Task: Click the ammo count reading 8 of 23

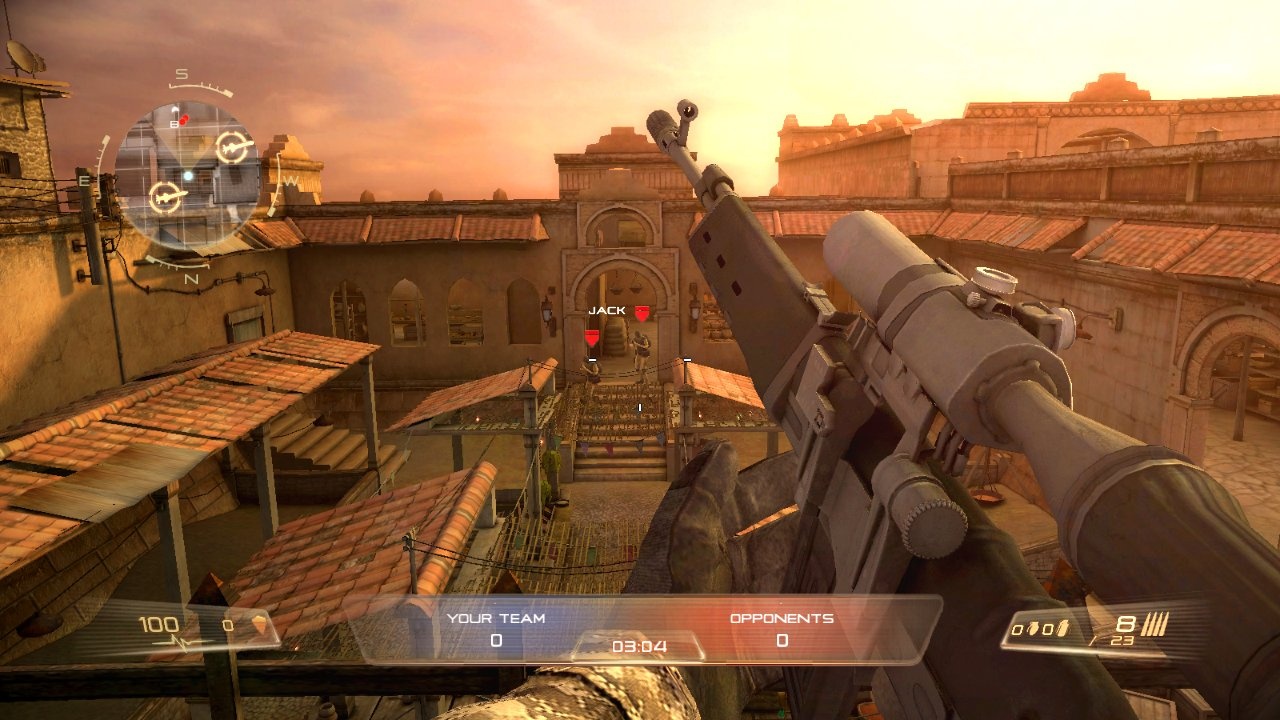Action: point(1125,630)
